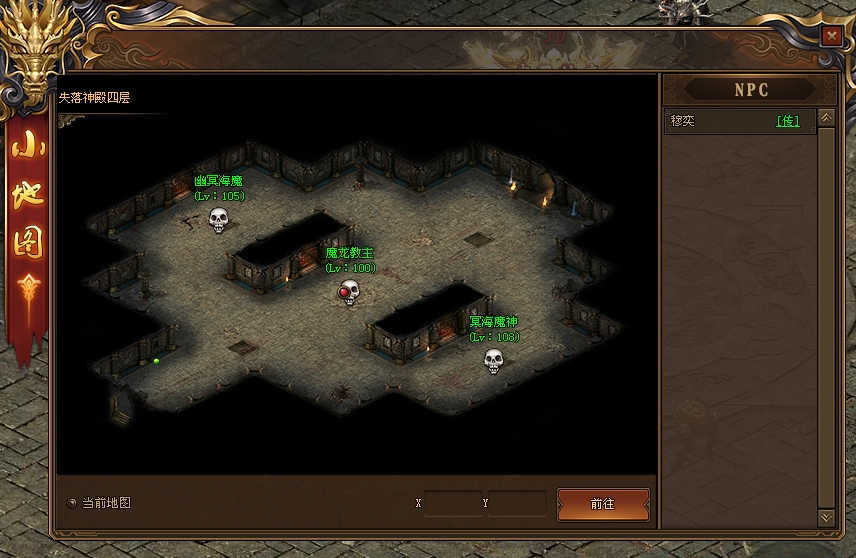This screenshot has width=856, height=558.
Task: Select the 幽冥海魔 Lv105 skull marker
Action: coord(218,220)
